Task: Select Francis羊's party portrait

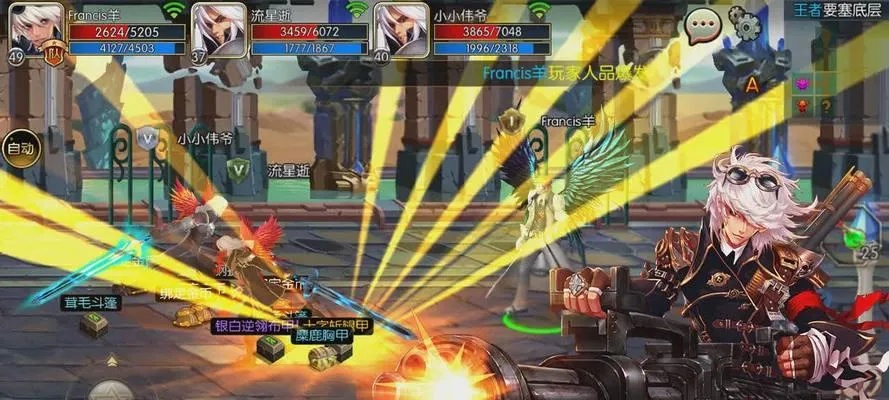Action: coord(35,30)
